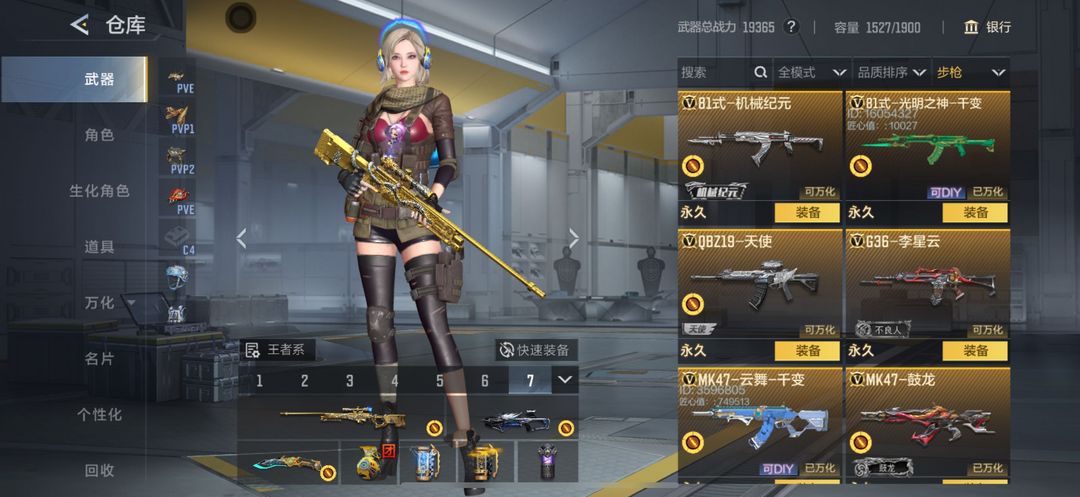The height and width of the screenshot is (497, 1080).
Task: Equip the G36-李星云 rifle
Action: 974,351
